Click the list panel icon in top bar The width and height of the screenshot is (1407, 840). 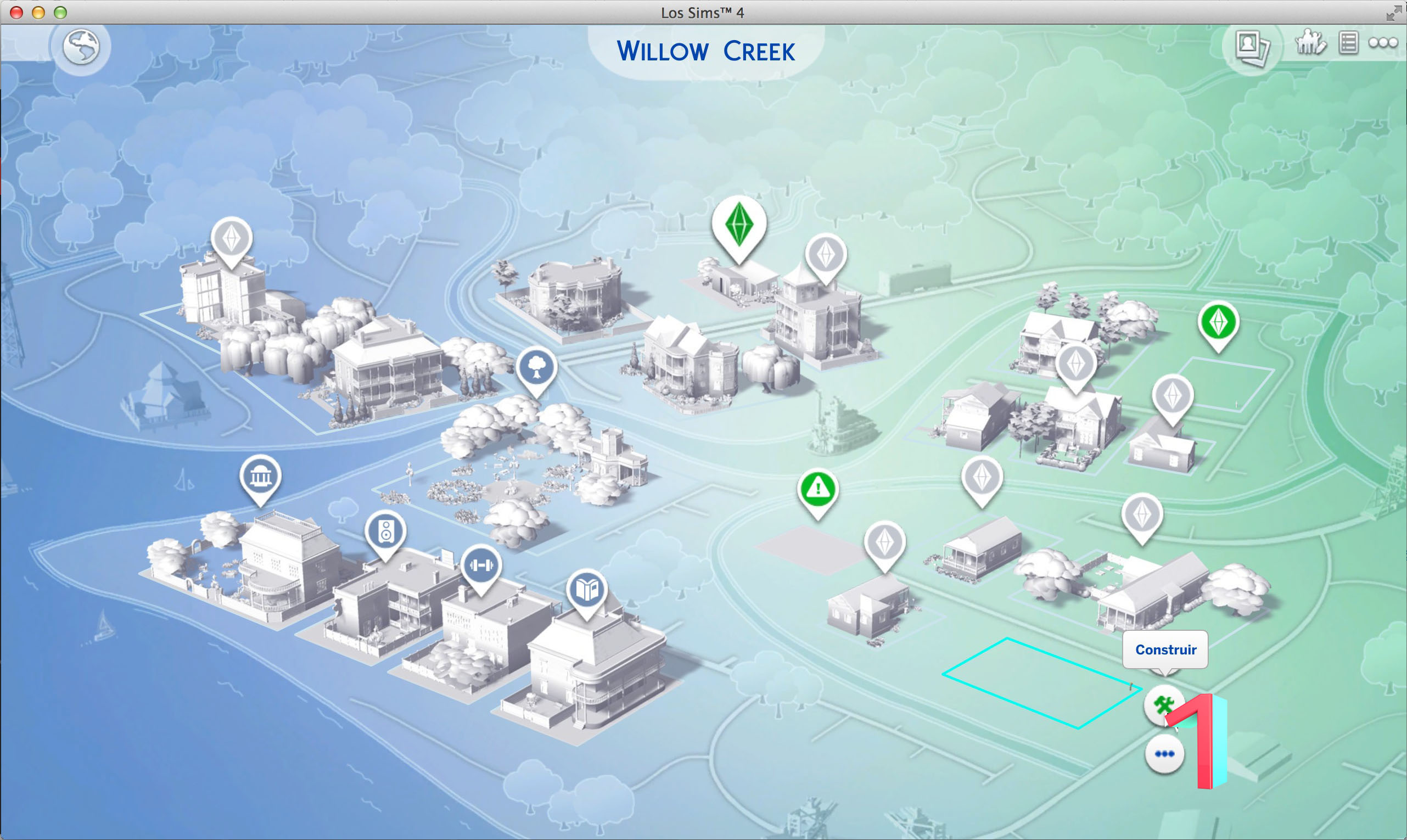point(1348,43)
